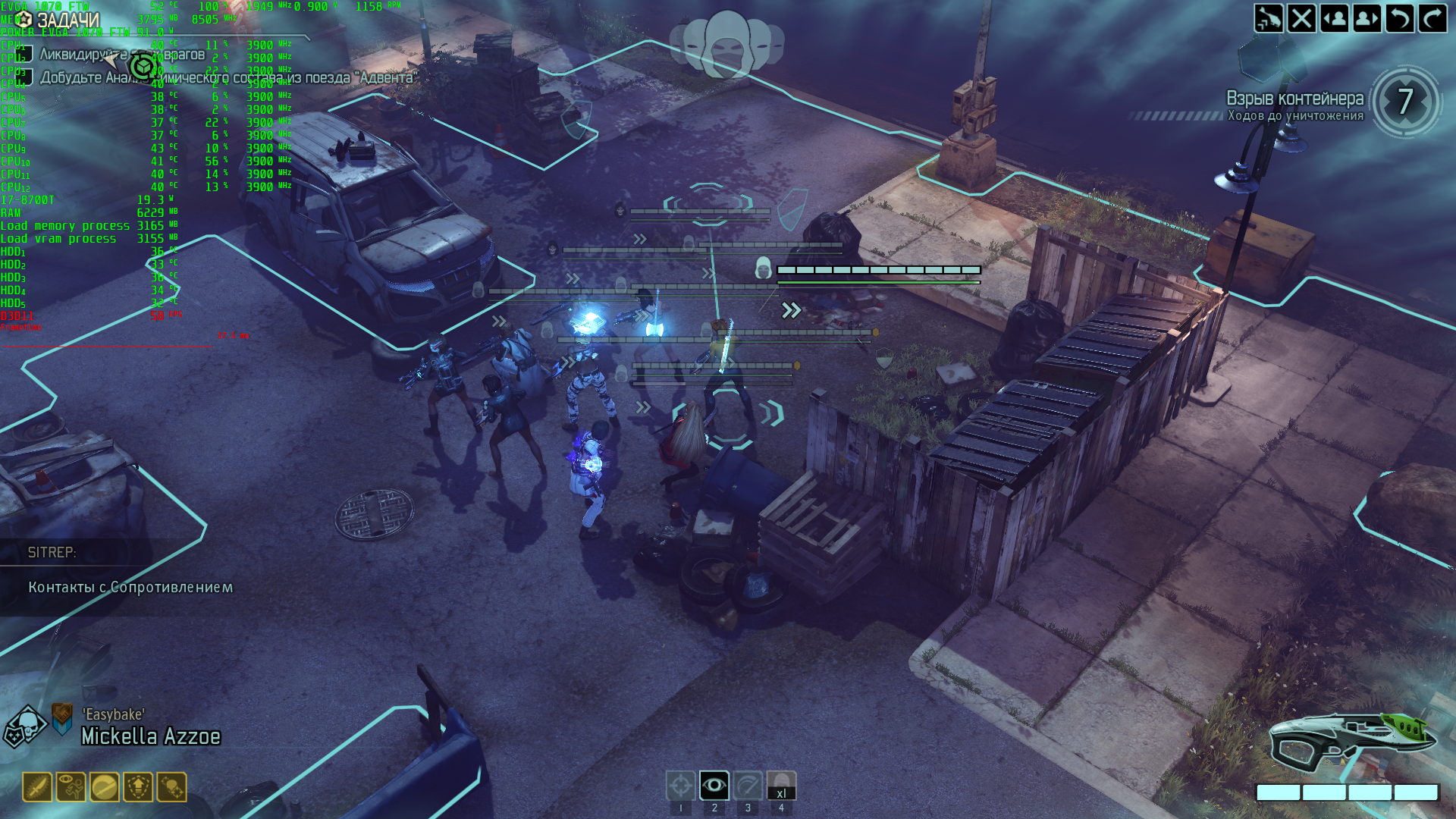
Task: Activate the crosshair fire ability
Action: [680, 786]
